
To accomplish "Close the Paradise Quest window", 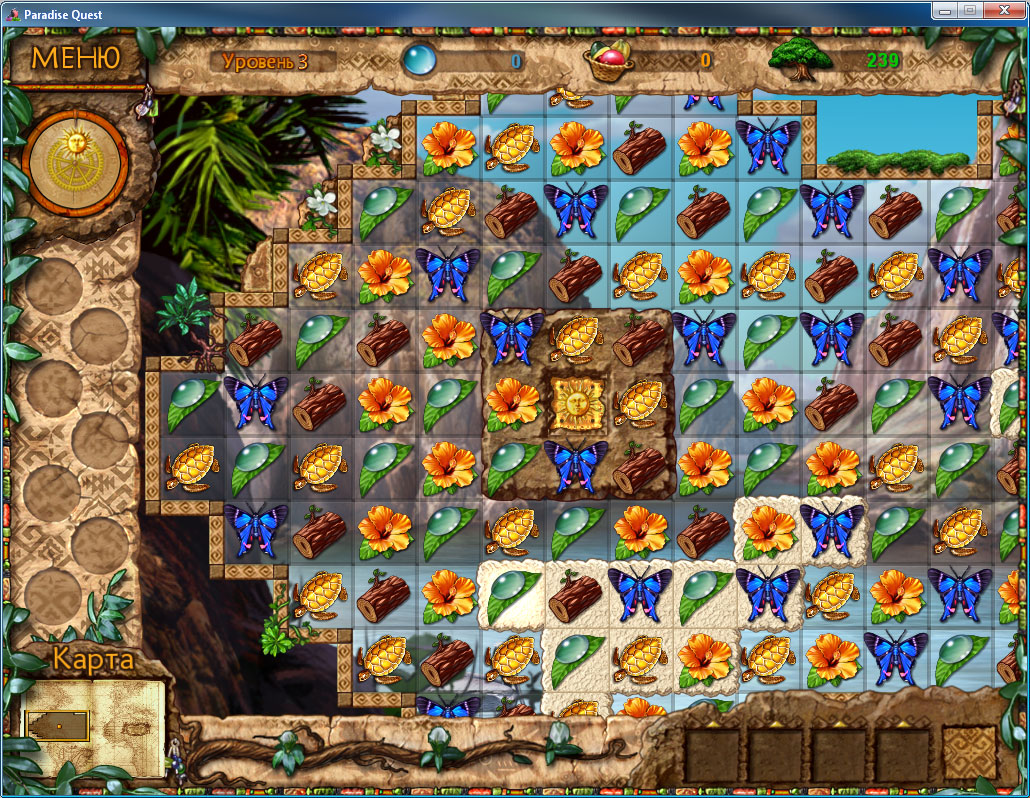I will click(1005, 10).
